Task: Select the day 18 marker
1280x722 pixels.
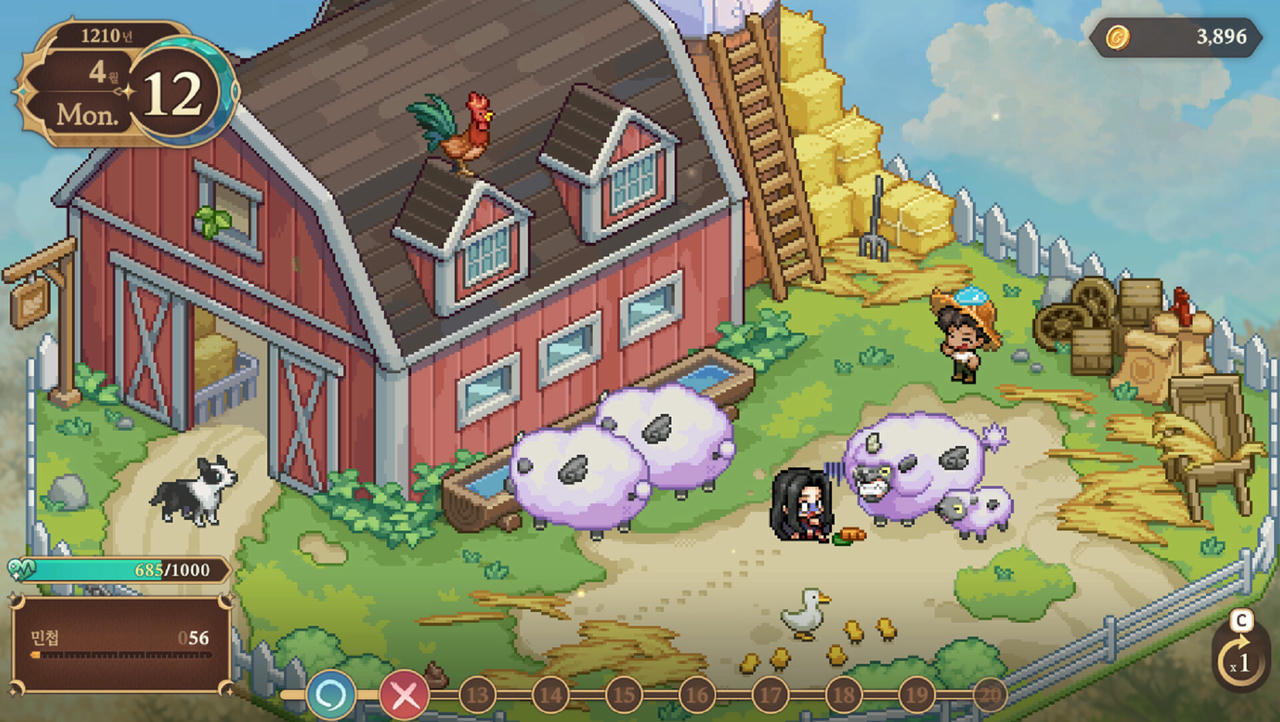Action: (x=843, y=694)
